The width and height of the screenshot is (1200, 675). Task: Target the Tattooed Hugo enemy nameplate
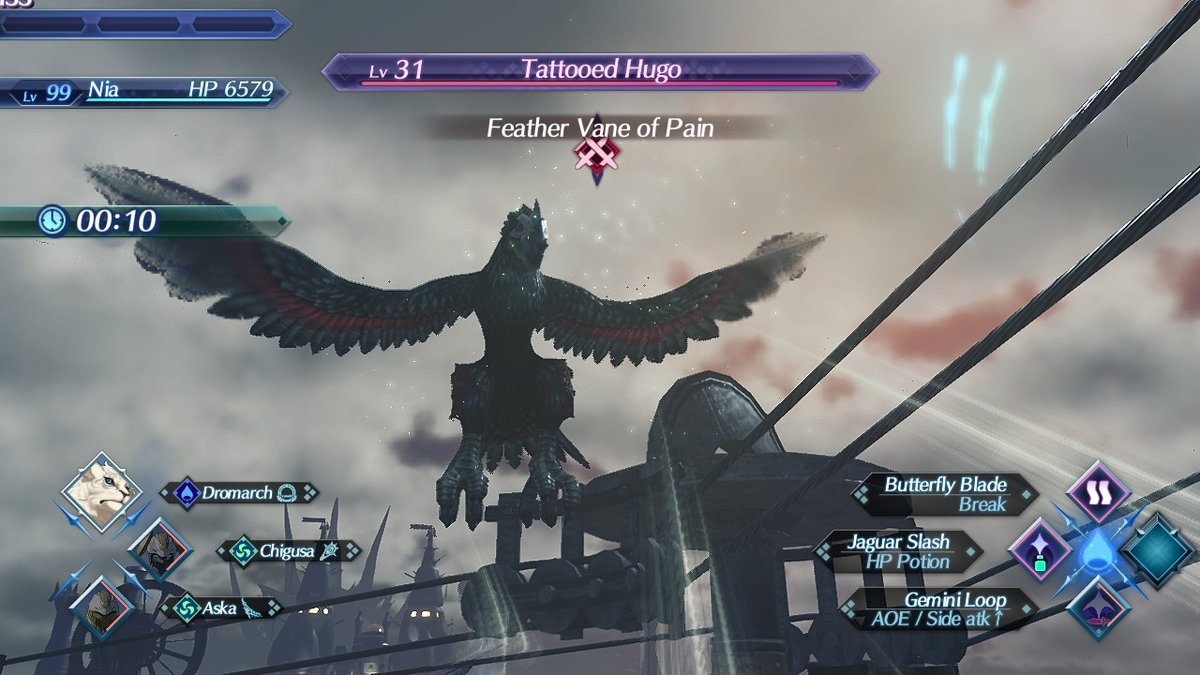pos(600,71)
